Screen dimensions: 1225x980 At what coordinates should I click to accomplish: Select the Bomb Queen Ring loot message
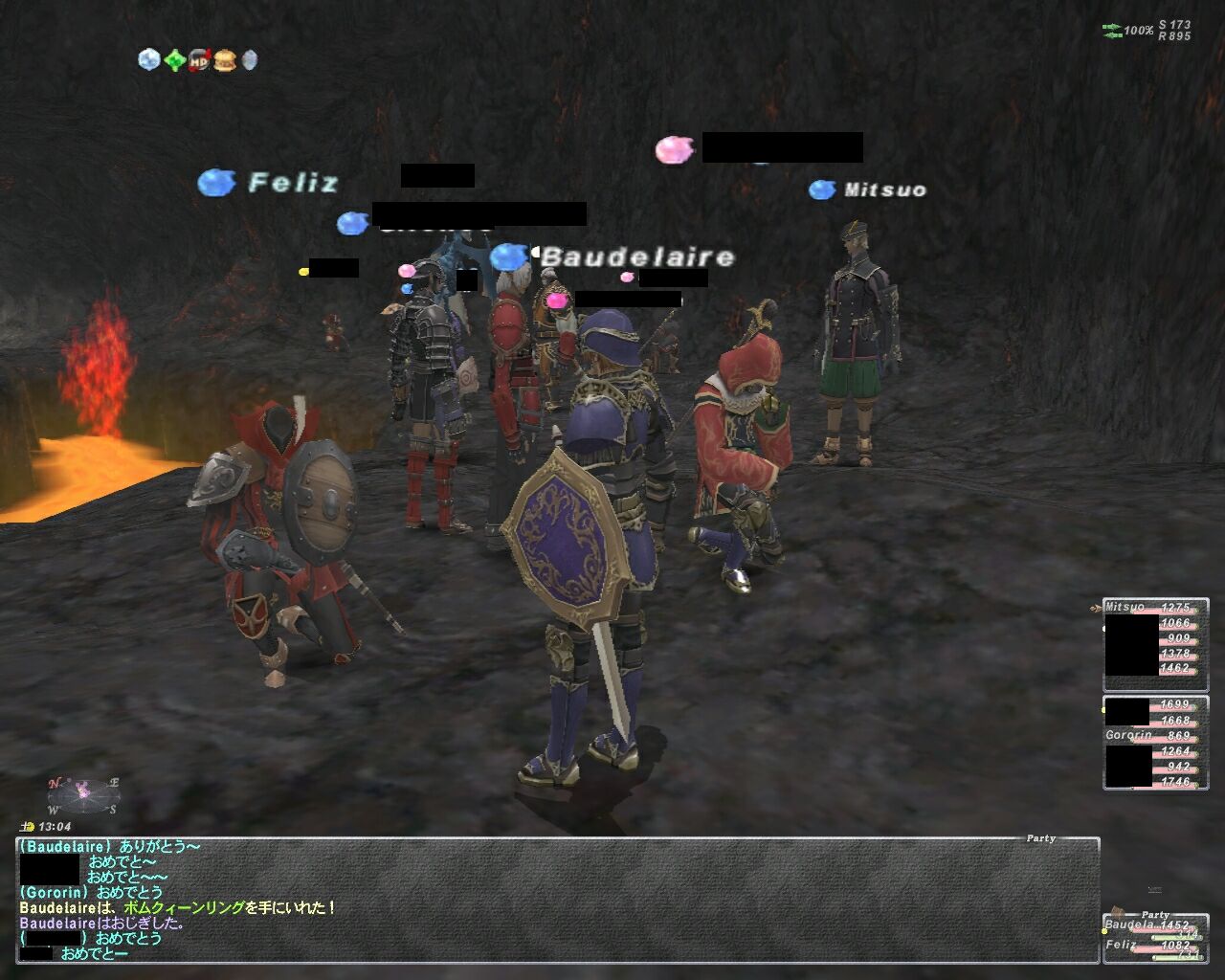179,908
